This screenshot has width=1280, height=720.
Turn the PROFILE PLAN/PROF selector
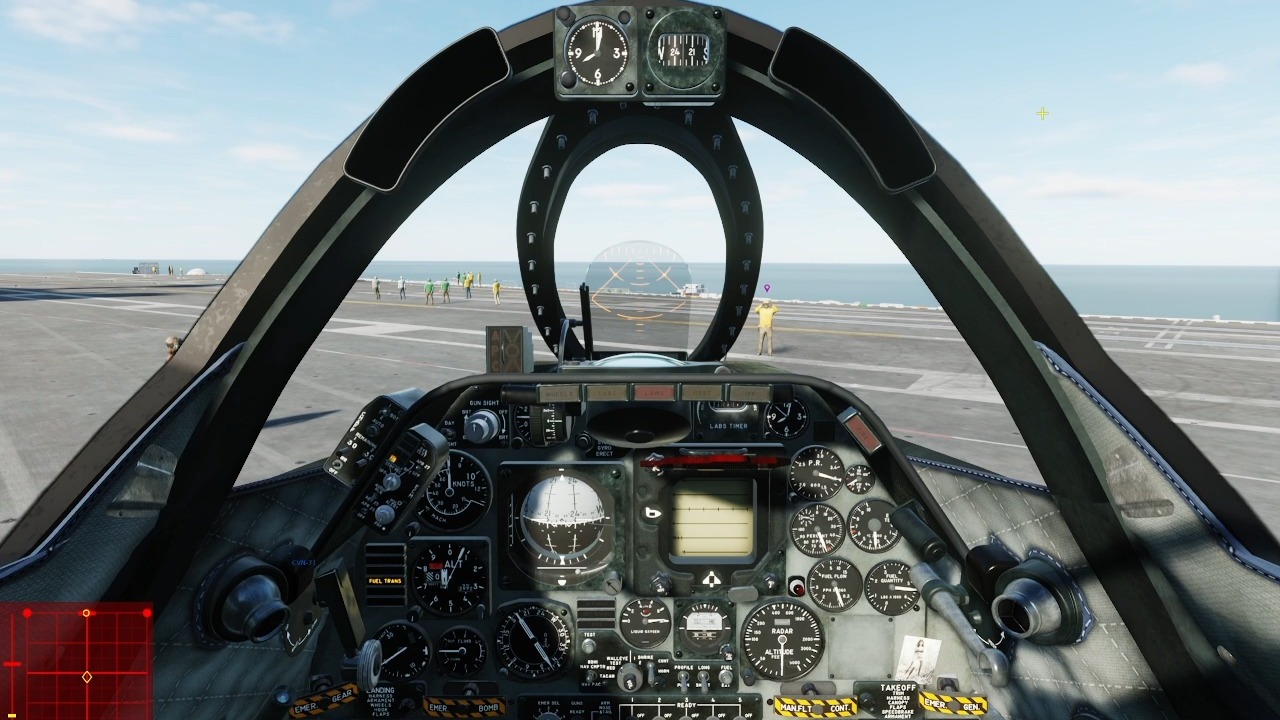[683, 677]
